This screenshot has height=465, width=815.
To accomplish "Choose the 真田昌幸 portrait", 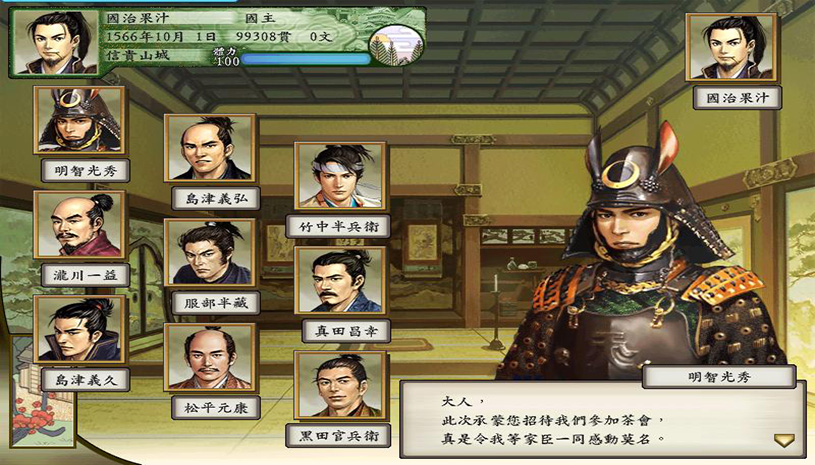I will click(339, 281).
